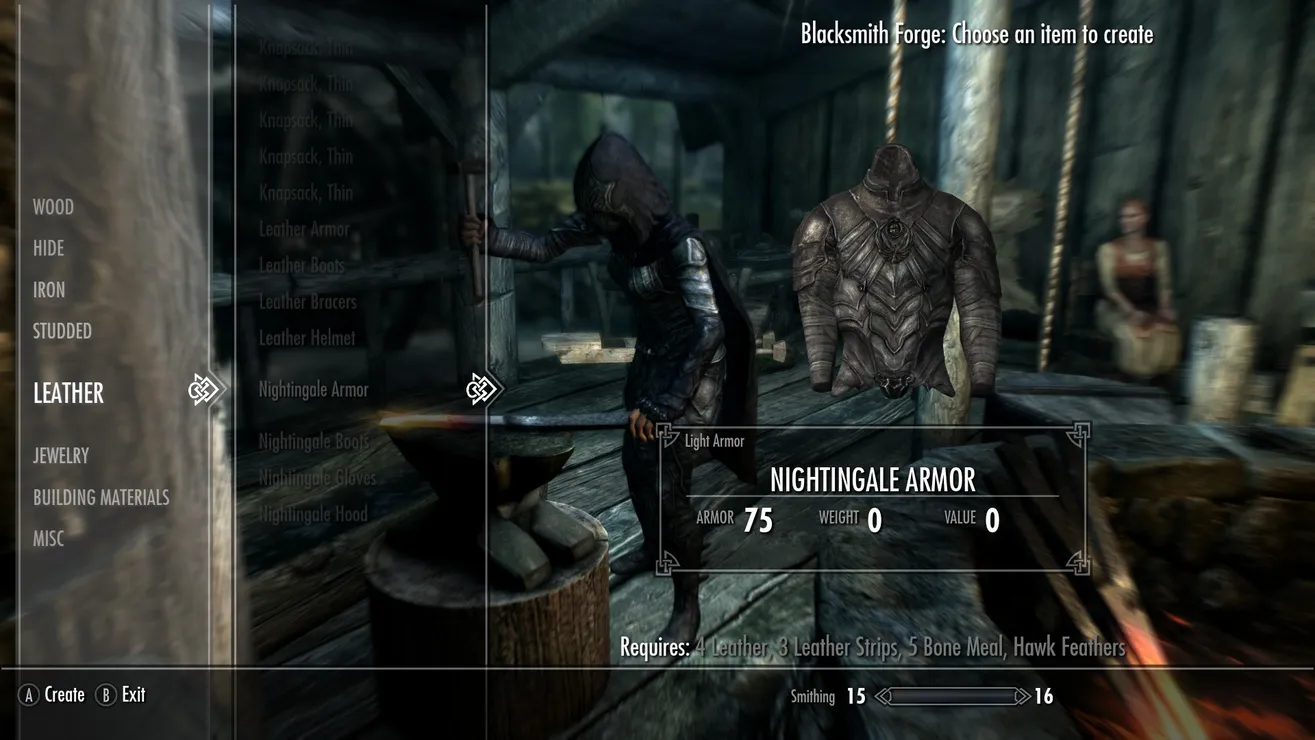Open the Building Materials category
1315x740 pixels.
pos(101,497)
